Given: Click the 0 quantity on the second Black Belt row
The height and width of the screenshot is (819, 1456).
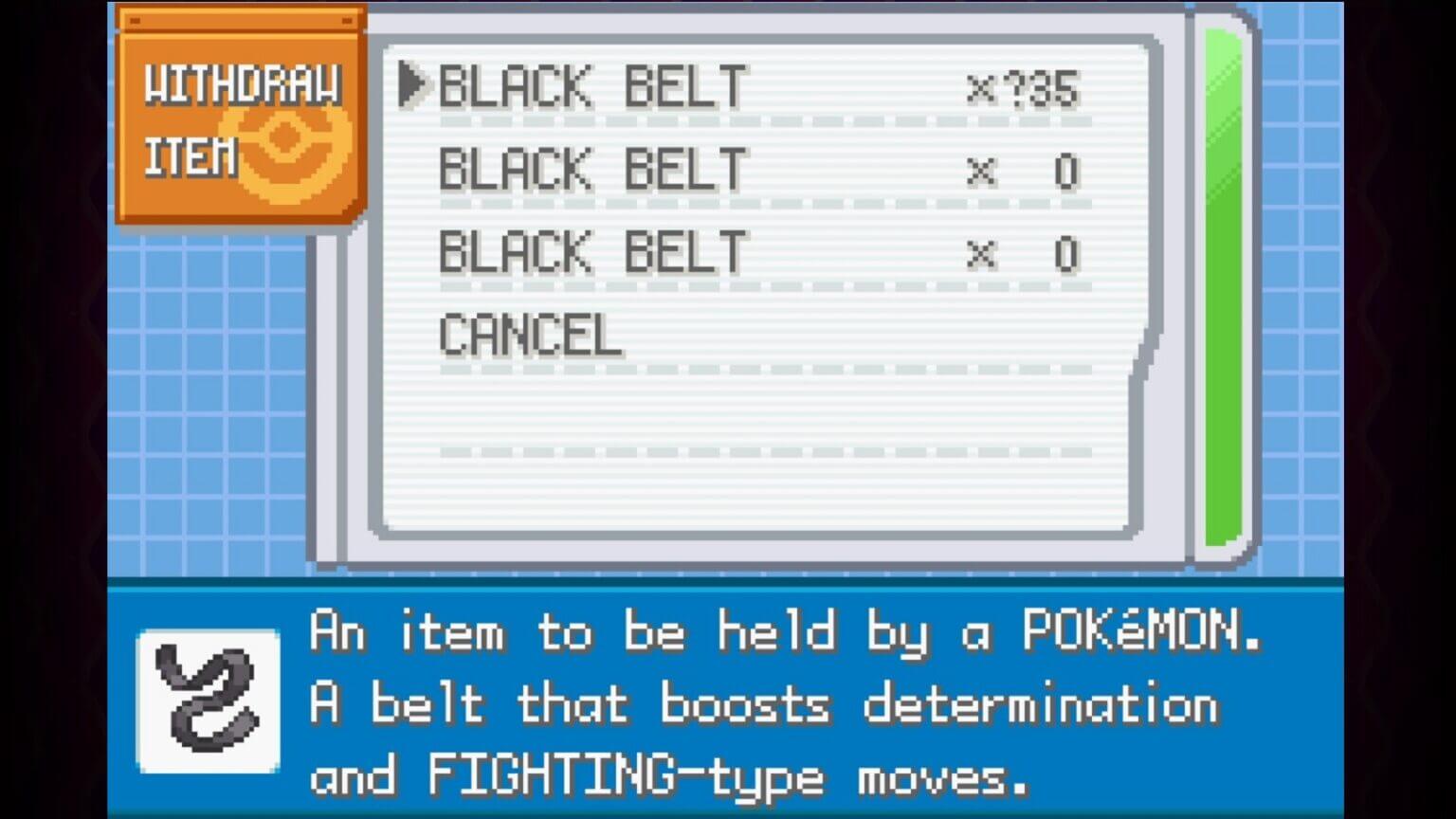Looking at the screenshot, I should (x=1066, y=171).
